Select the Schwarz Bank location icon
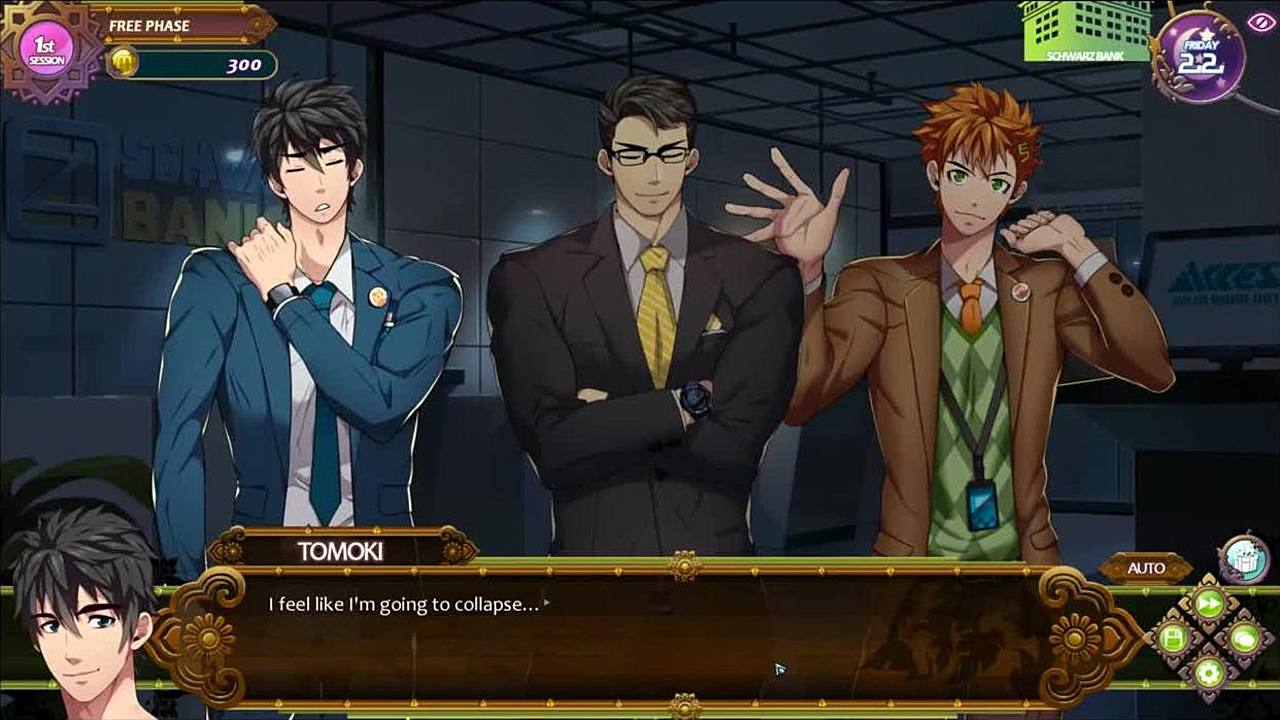The image size is (1280, 720). (1084, 31)
